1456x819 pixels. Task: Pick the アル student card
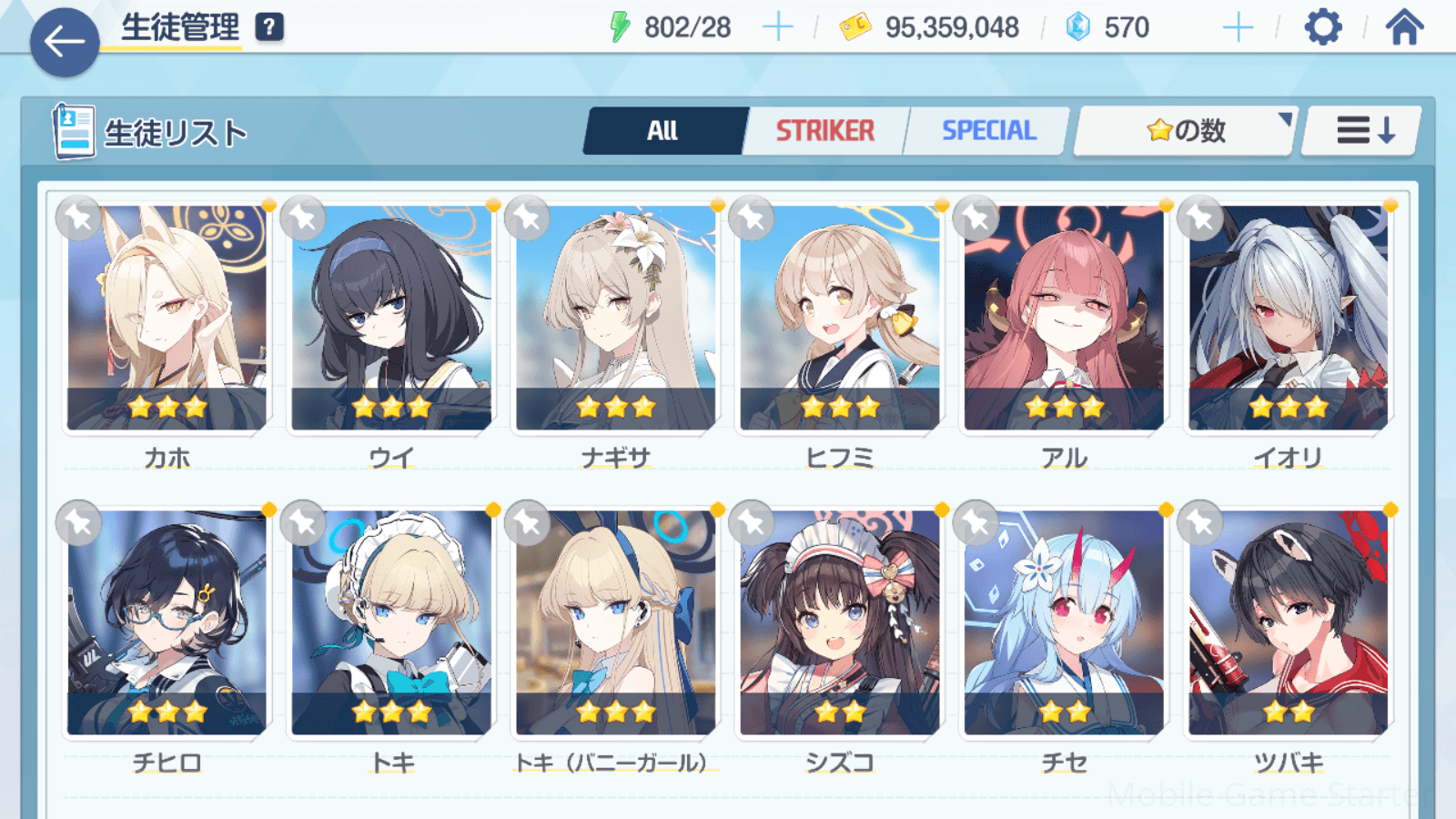(1064, 317)
